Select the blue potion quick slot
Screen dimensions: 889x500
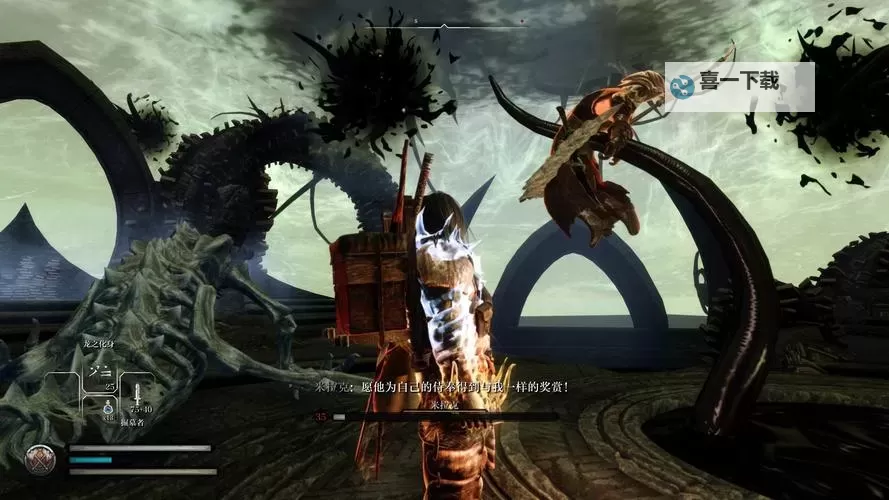[x=108, y=408]
